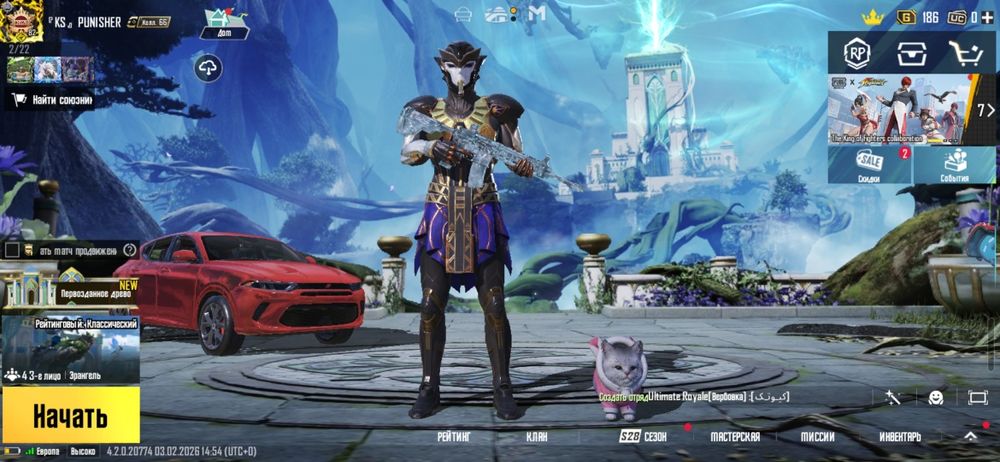Screen dimensions: 1000x462
Task: Open the PUNISHER player profile avatar
Action: (21, 21)
